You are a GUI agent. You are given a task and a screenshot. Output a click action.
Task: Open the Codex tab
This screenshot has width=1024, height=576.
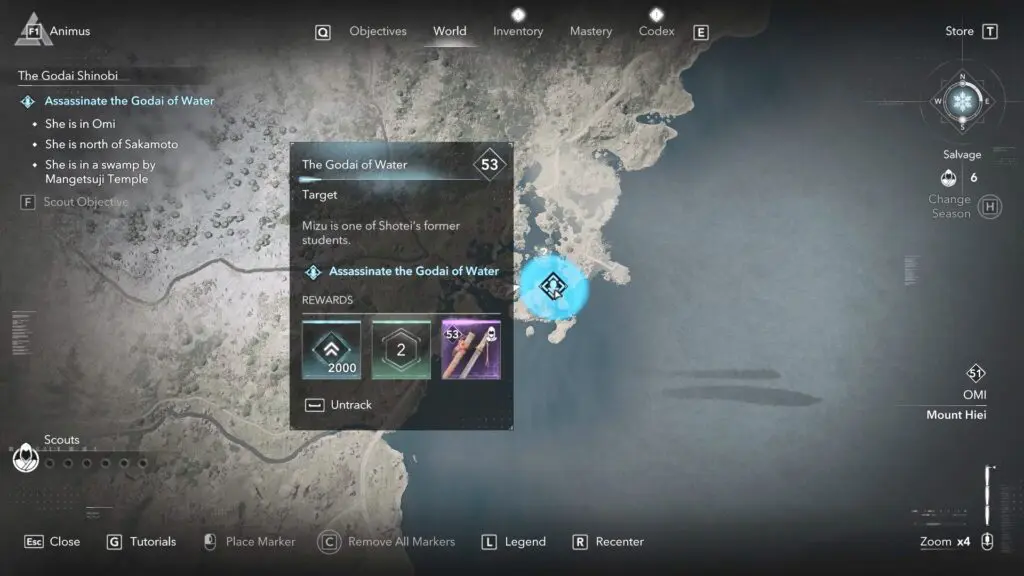pyautogui.click(x=656, y=31)
